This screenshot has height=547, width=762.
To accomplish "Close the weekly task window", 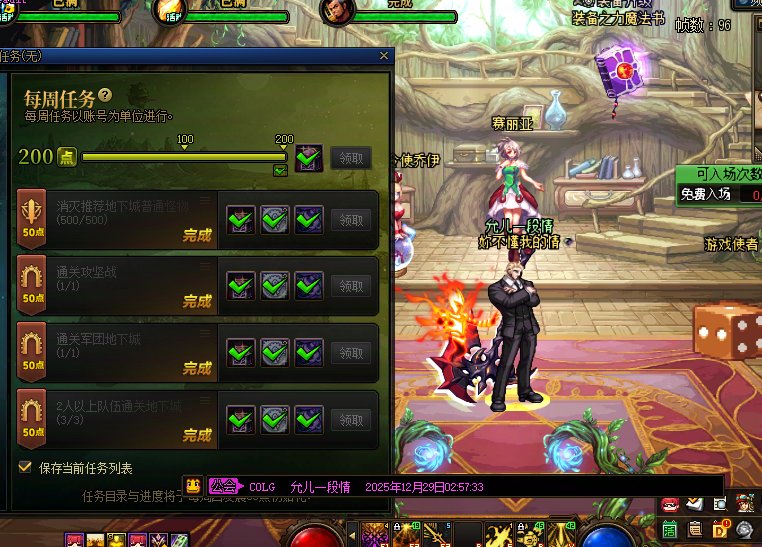I will click(x=384, y=57).
